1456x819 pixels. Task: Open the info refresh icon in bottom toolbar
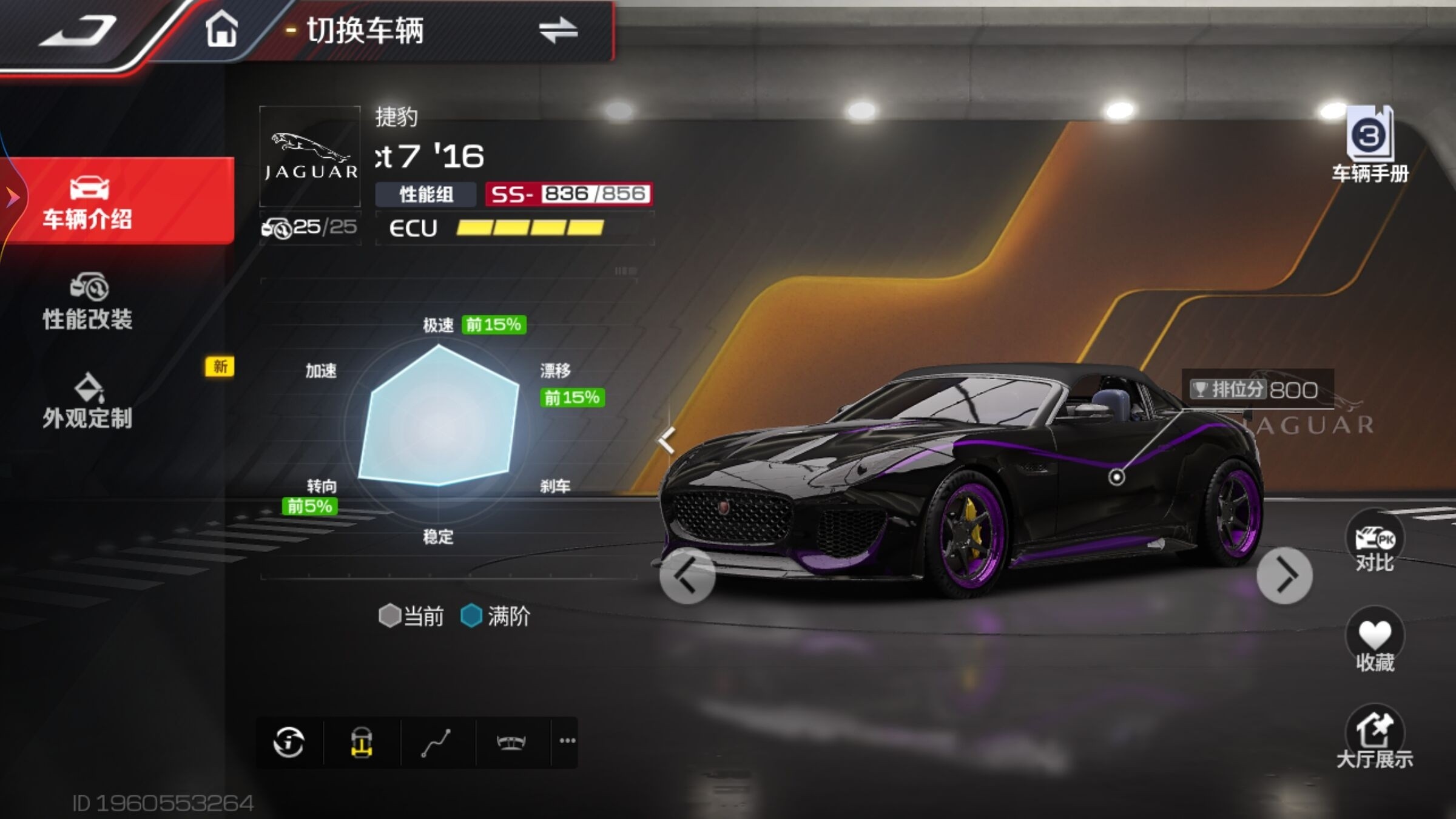pyautogui.click(x=289, y=742)
